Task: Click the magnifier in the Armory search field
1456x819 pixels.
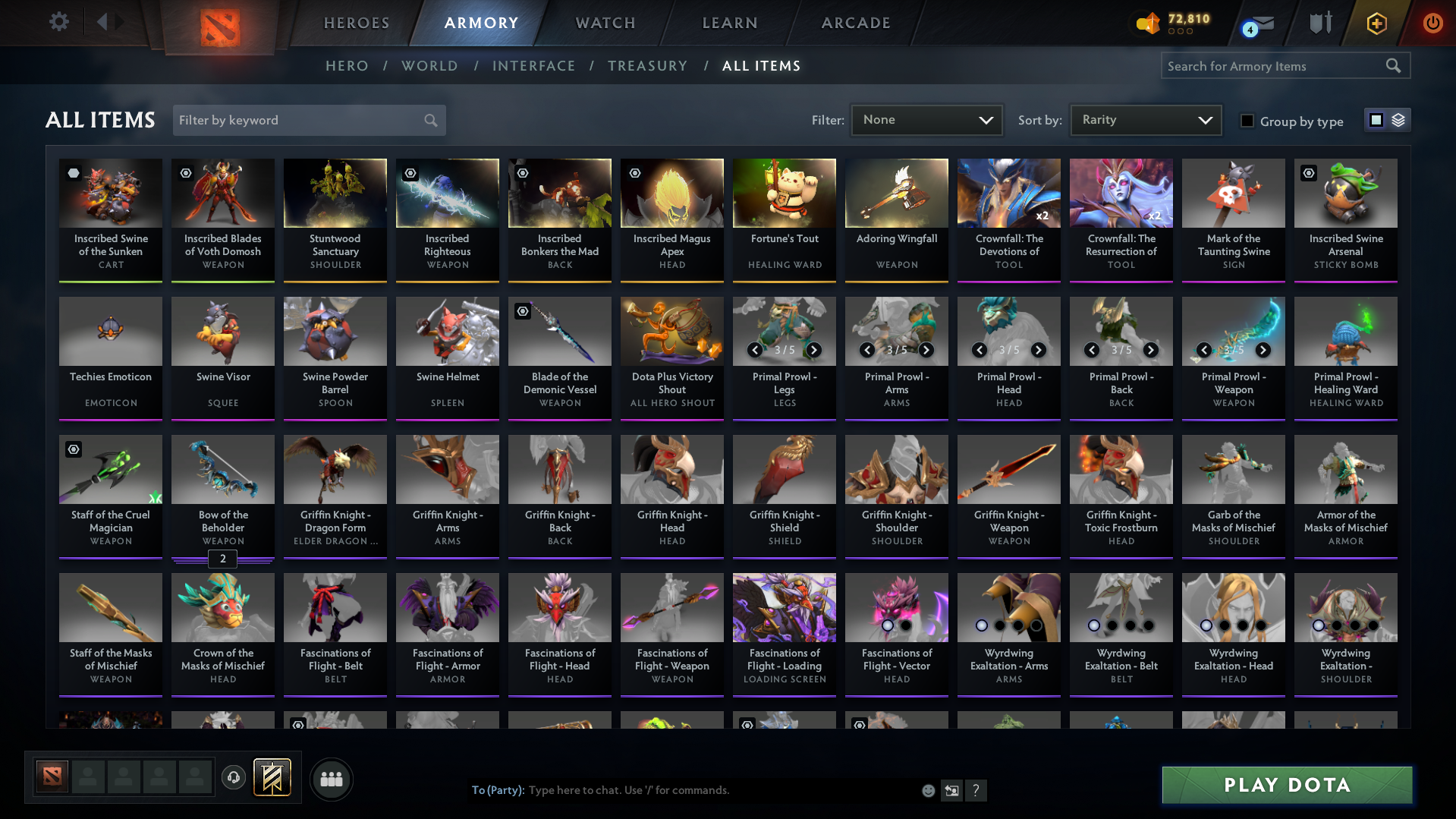Action: [1394, 66]
